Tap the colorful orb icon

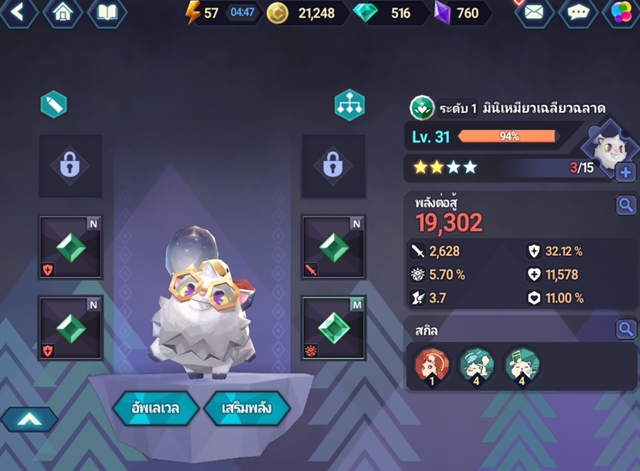[x=620, y=13]
